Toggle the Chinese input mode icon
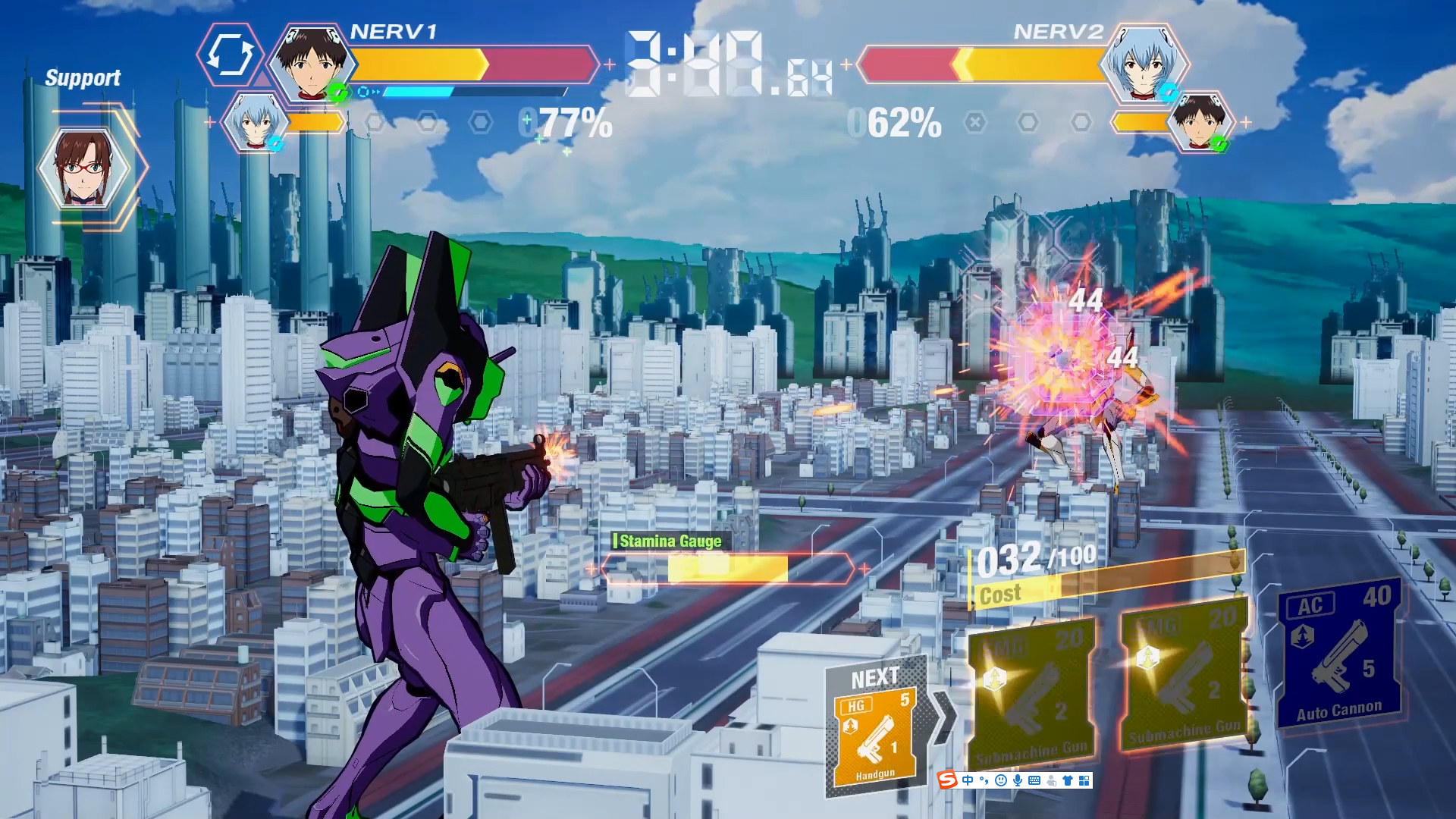Screen dimensions: 1456x819 (968, 780)
